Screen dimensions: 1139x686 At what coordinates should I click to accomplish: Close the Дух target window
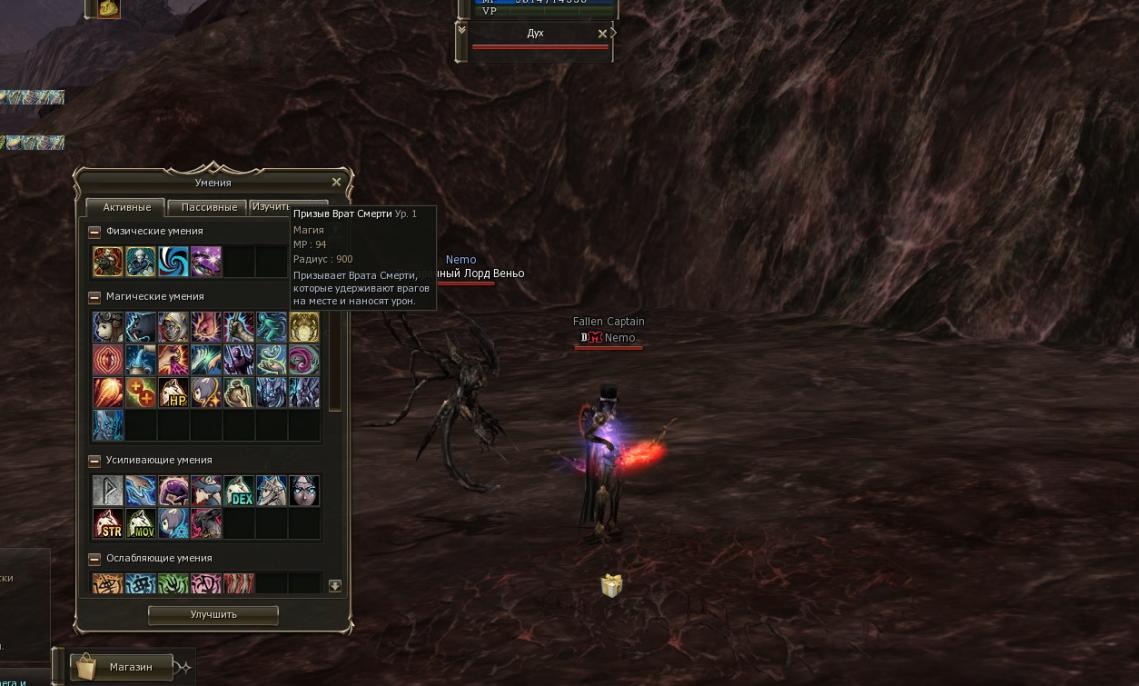pos(602,34)
